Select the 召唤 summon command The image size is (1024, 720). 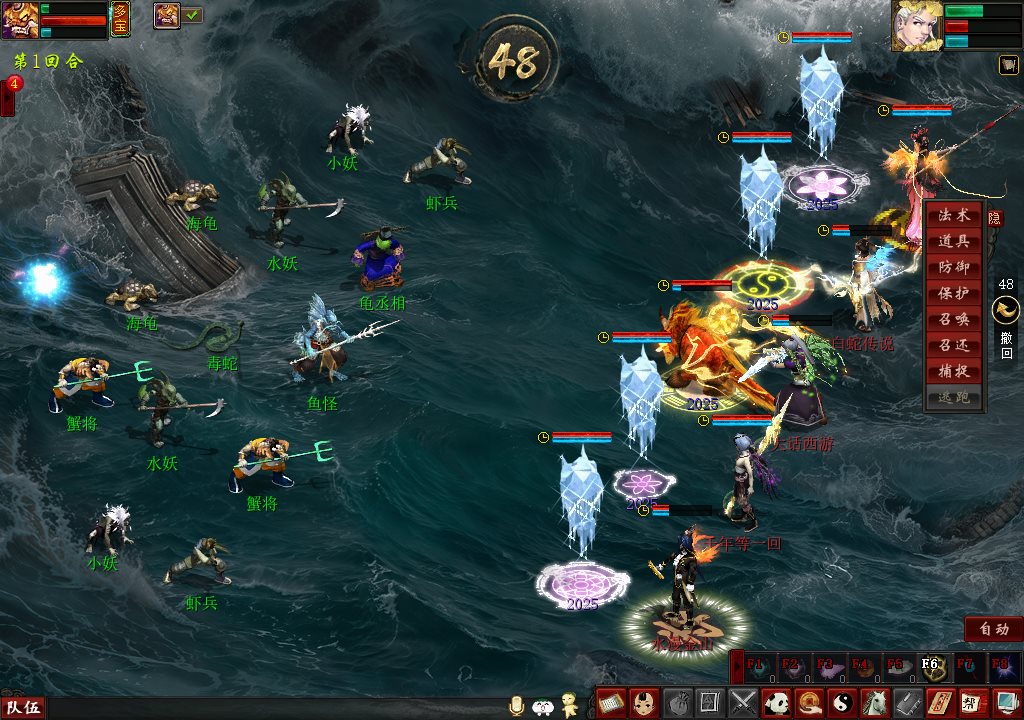pyautogui.click(x=953, y=320)
